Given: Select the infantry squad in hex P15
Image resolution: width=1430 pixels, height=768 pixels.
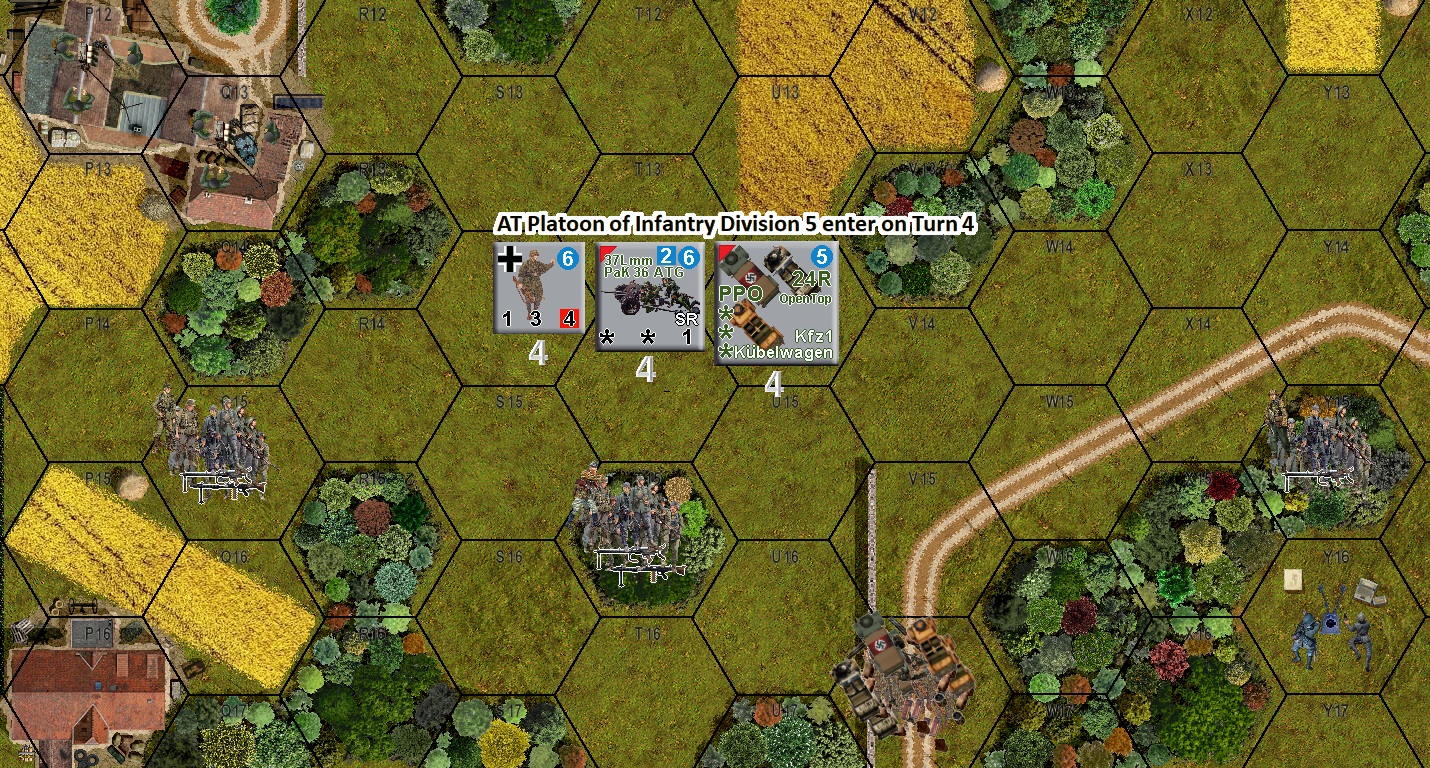Looking at the screenshot, I should pos(215,450).
